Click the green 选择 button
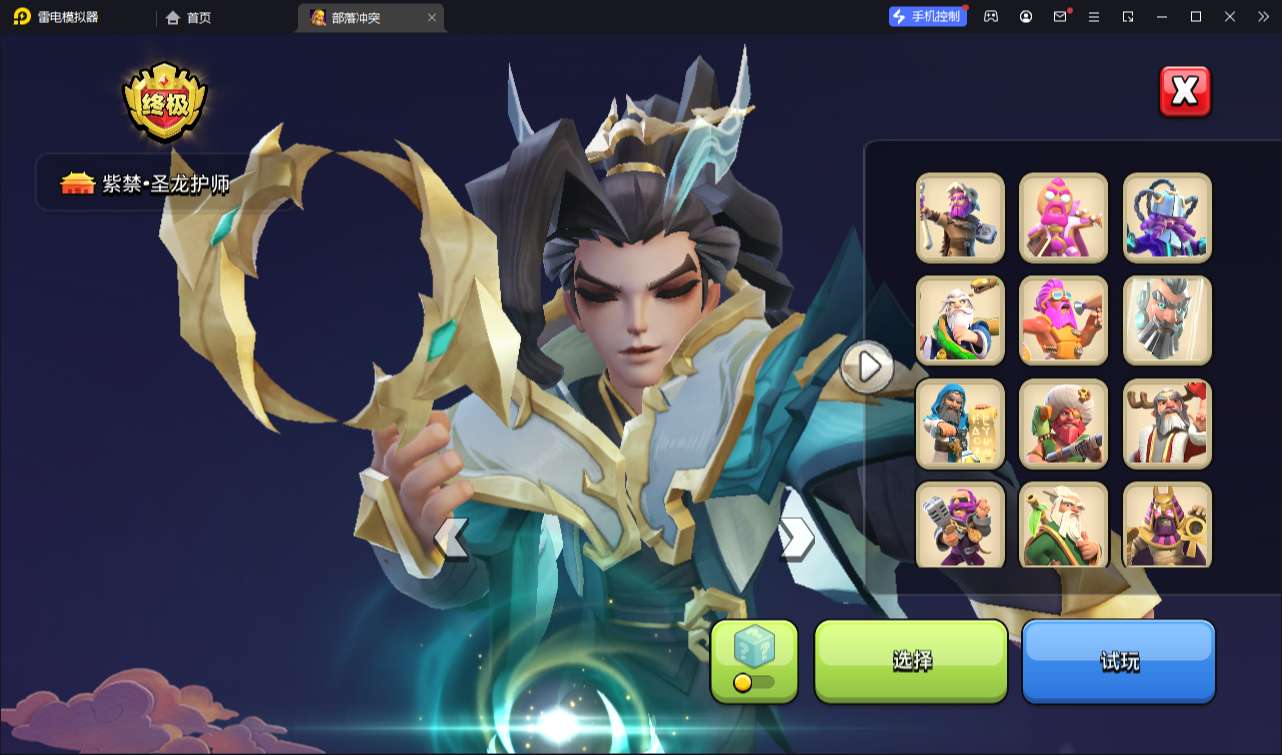1282x755 pixels. 911,660
